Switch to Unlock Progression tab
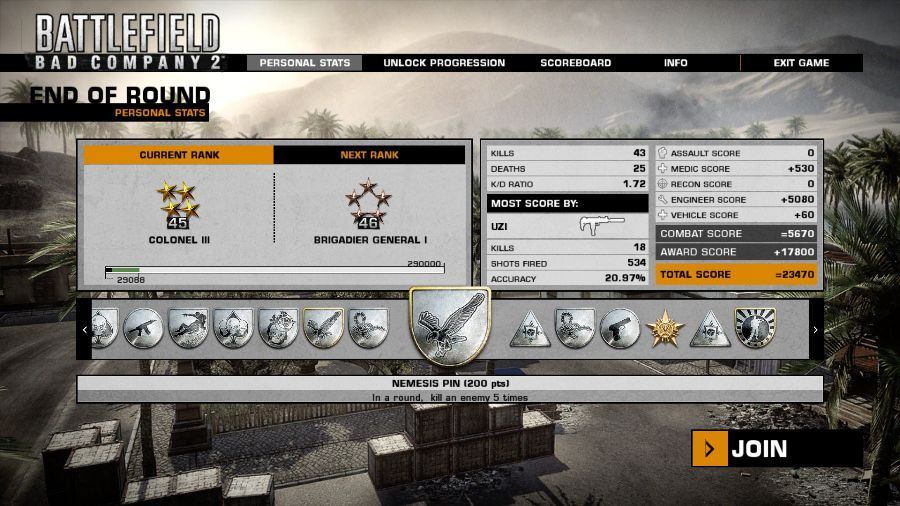 click(x=444, y=63)
